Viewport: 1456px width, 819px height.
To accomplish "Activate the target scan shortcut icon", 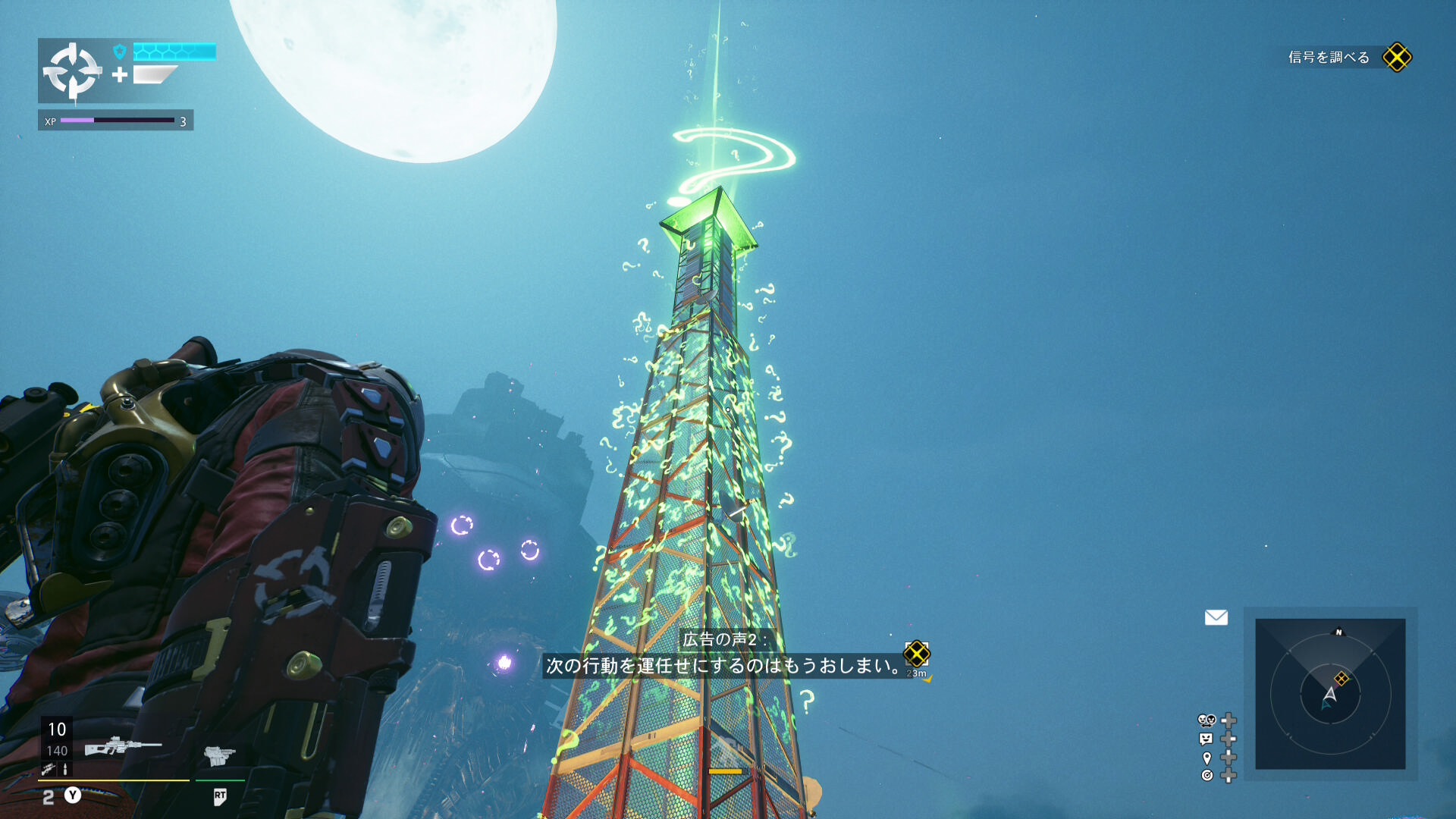I will click(1207, 775).
